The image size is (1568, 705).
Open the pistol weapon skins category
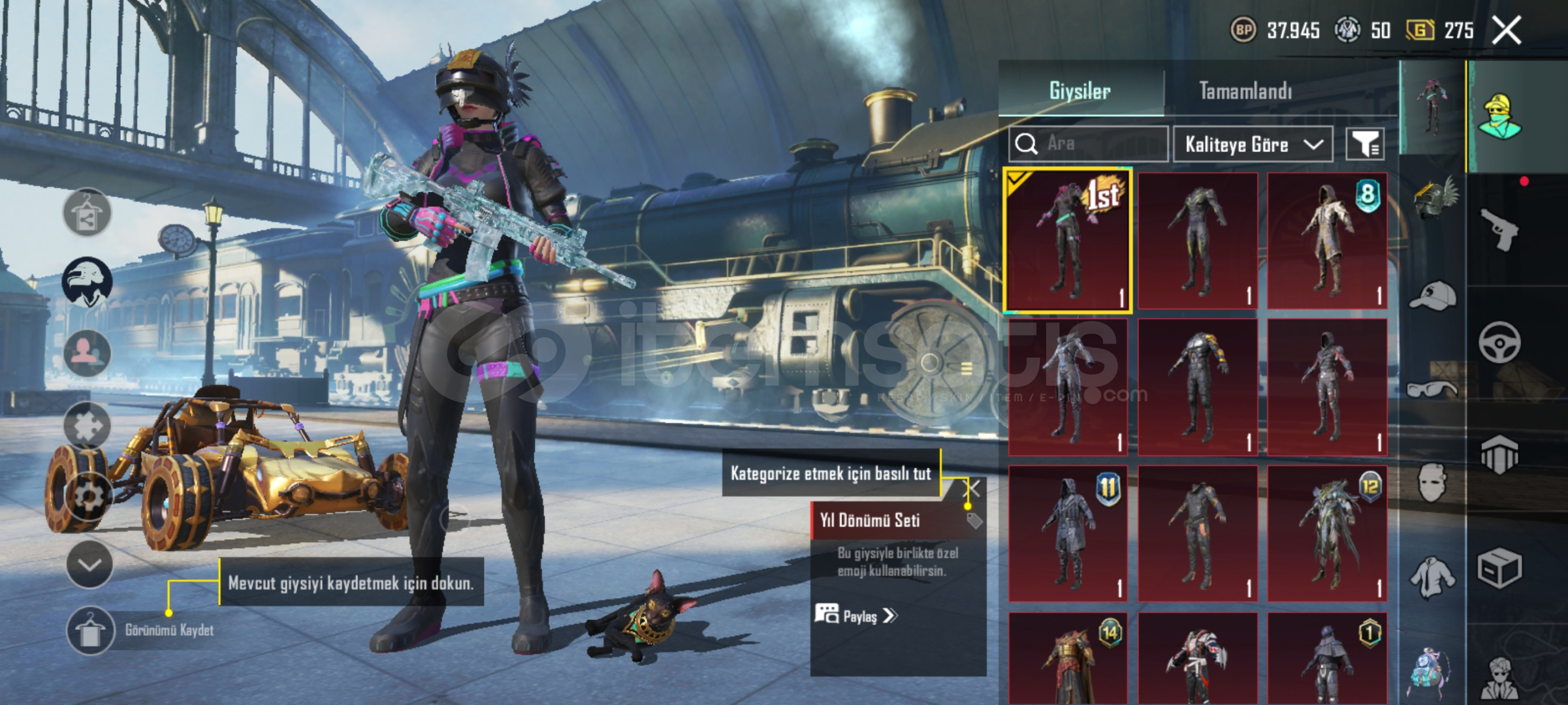pyautogui.click(x=1499, y=230)
